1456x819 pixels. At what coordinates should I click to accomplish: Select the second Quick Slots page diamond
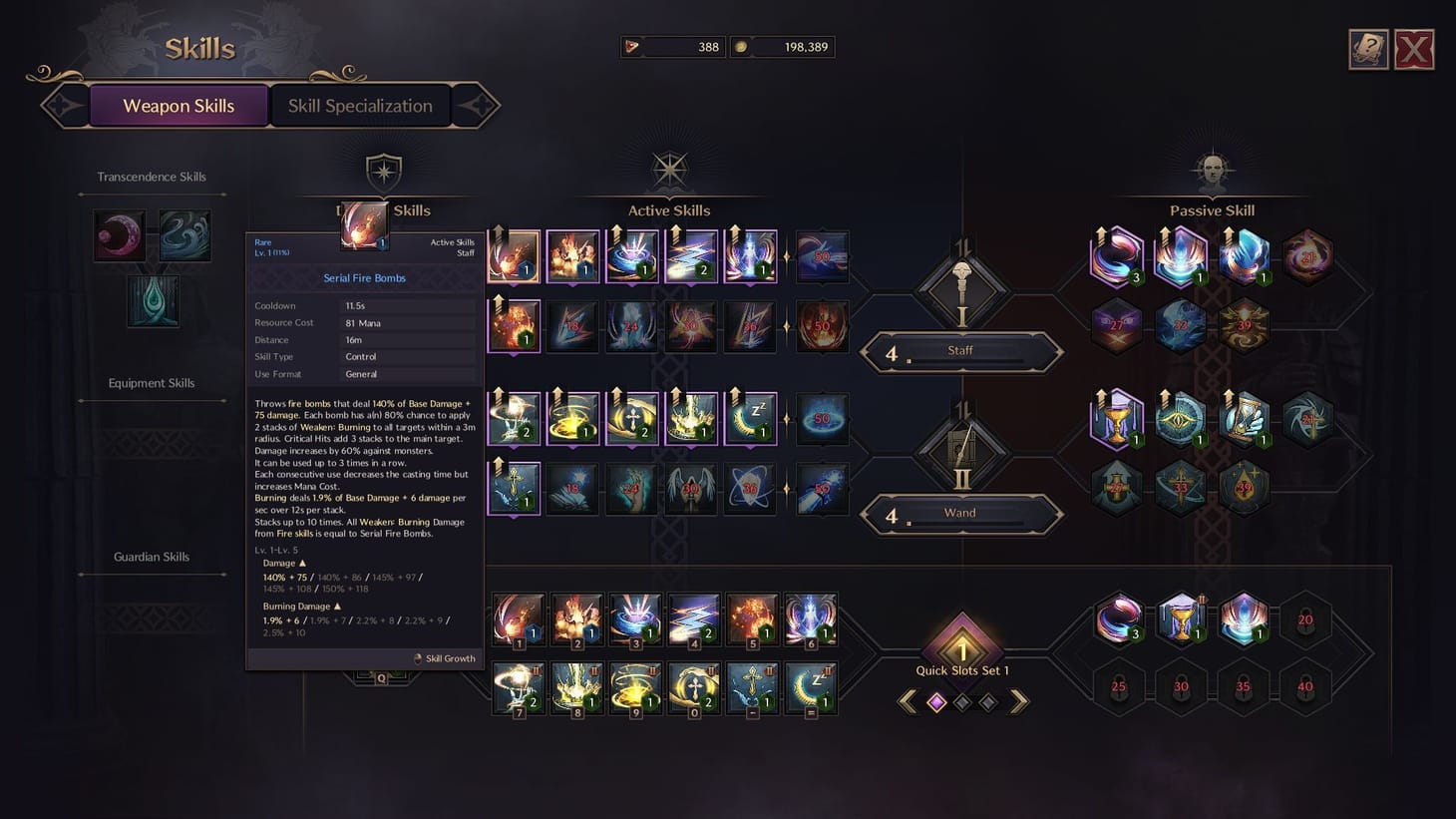click(962, 702)
